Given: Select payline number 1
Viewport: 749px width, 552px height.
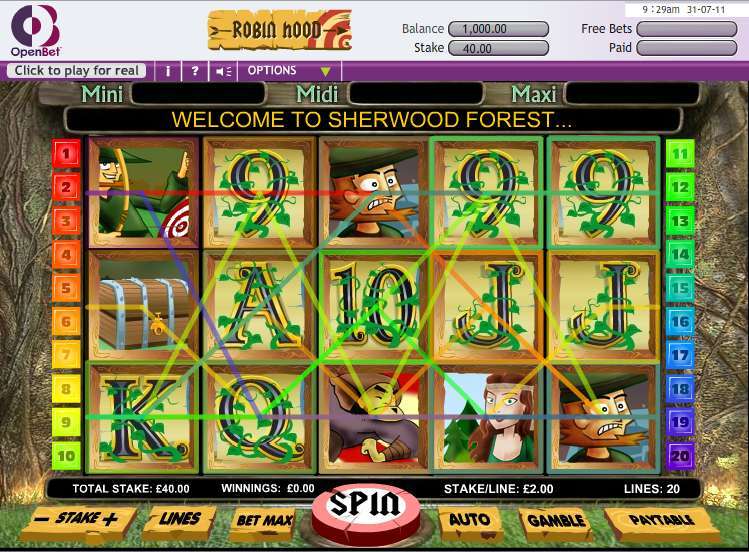Looking at the screenshot, I should 66,154.
